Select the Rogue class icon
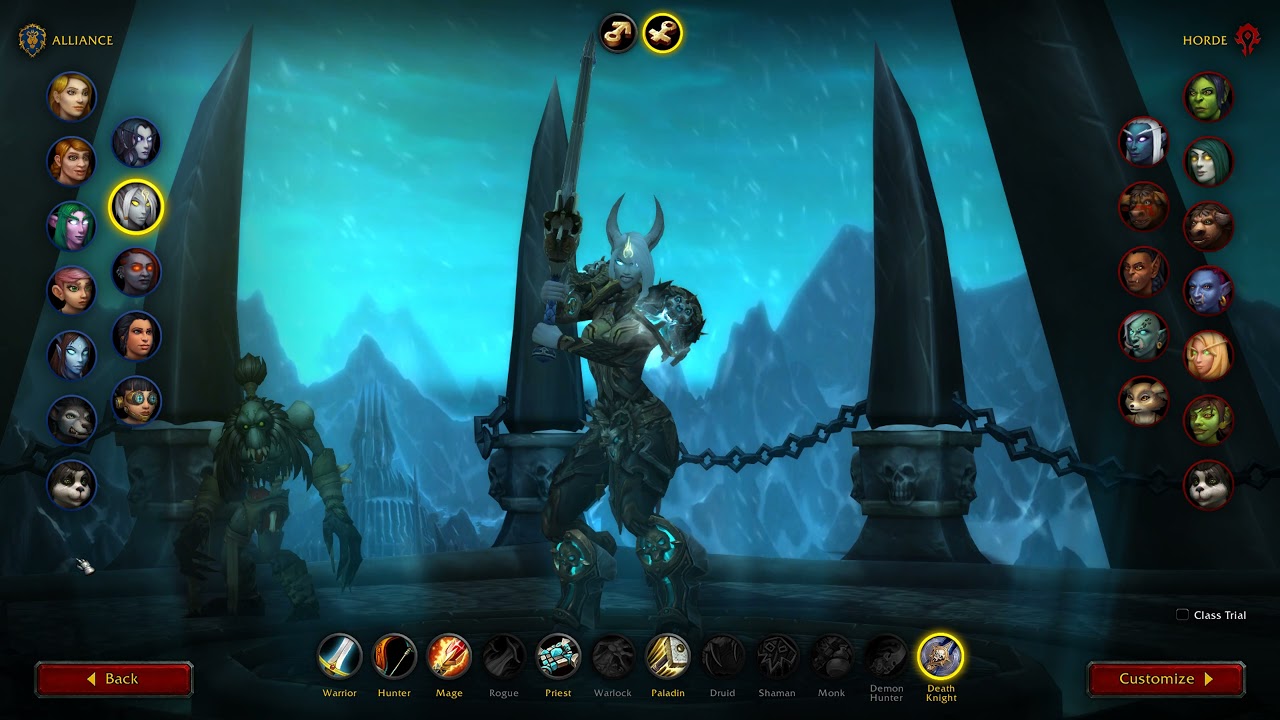Screen dimensions: 1280x720 503,658
